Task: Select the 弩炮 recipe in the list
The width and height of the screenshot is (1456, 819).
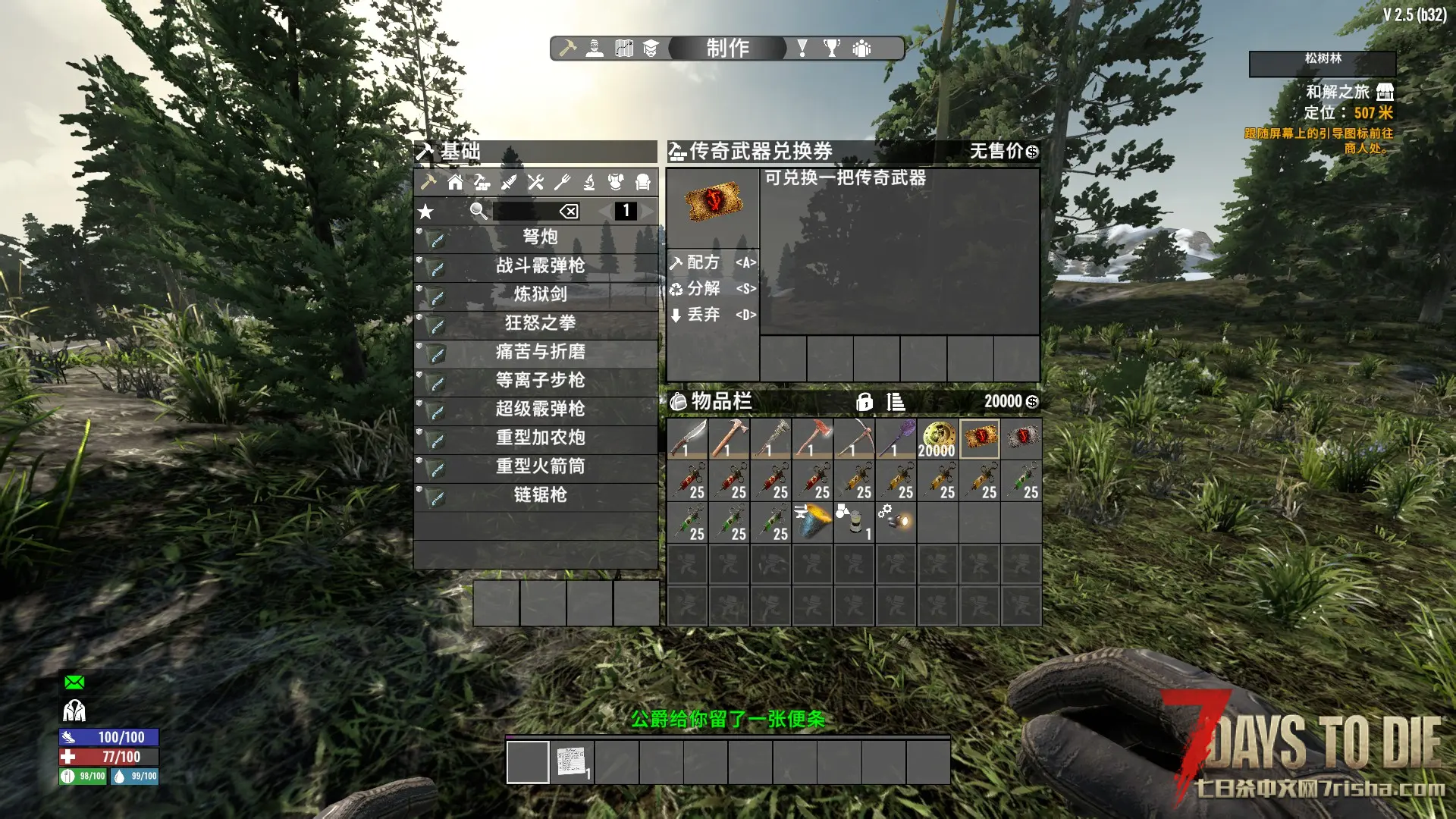Action: 539,237
